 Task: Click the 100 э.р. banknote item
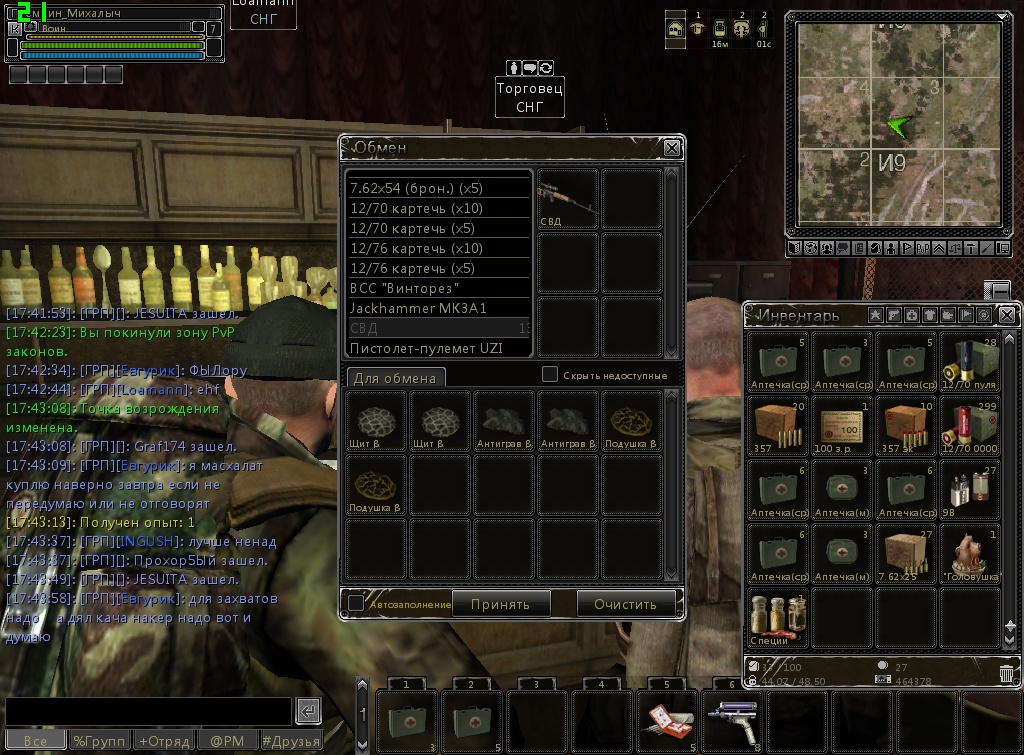[843, 426]
